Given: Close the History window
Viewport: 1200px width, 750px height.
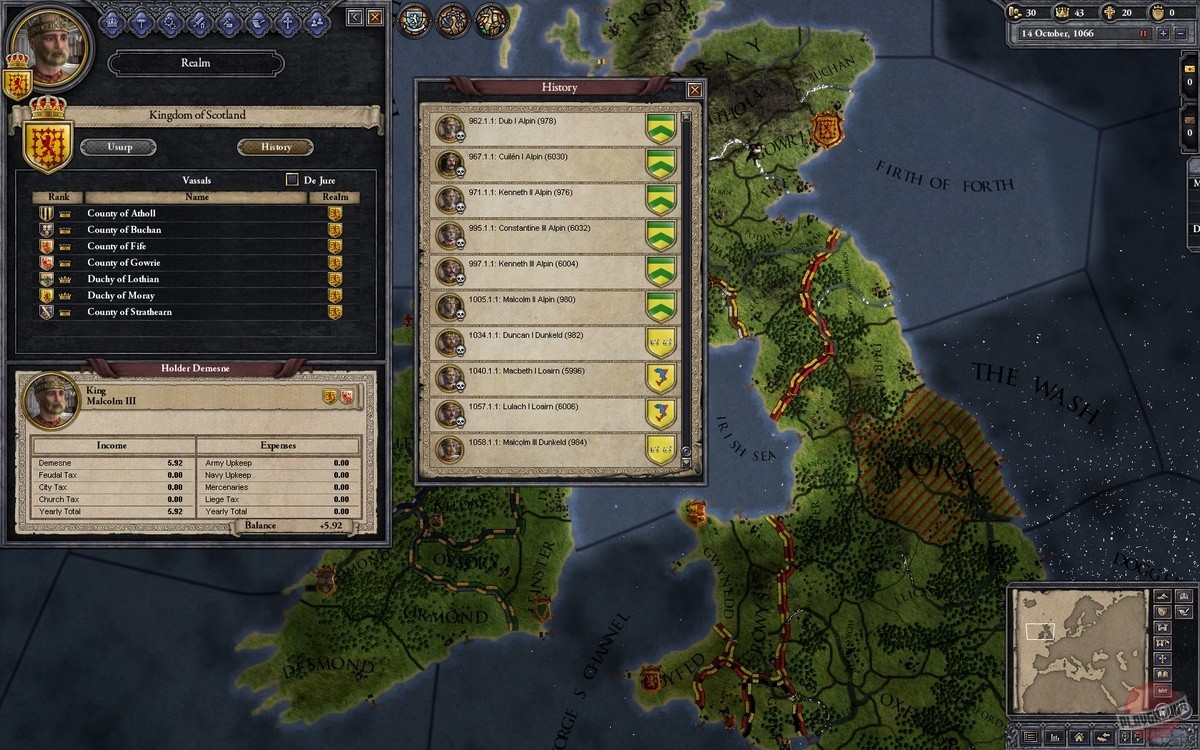Looking at the screenshot, I should pyautogui.click(x=695, y=90).
